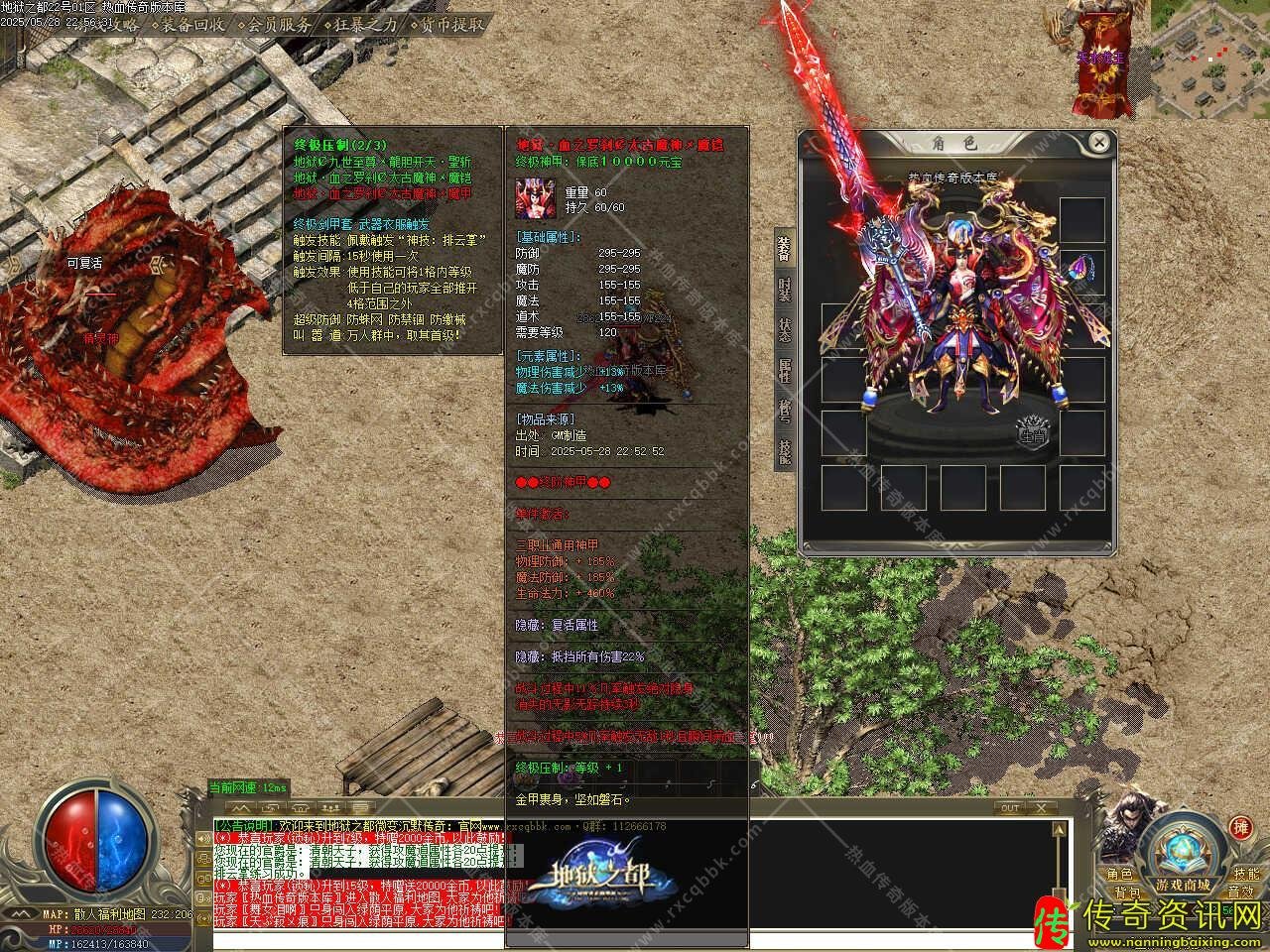
Task: Open the 狂暴之力 berserk power menu
Action: (x=365, y=25)
